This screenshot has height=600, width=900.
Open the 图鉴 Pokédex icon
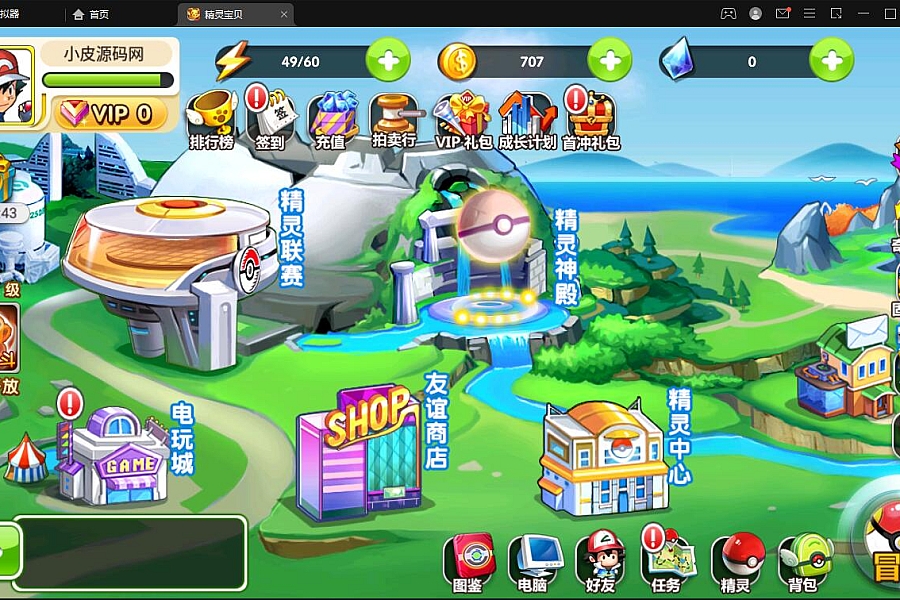468,561
